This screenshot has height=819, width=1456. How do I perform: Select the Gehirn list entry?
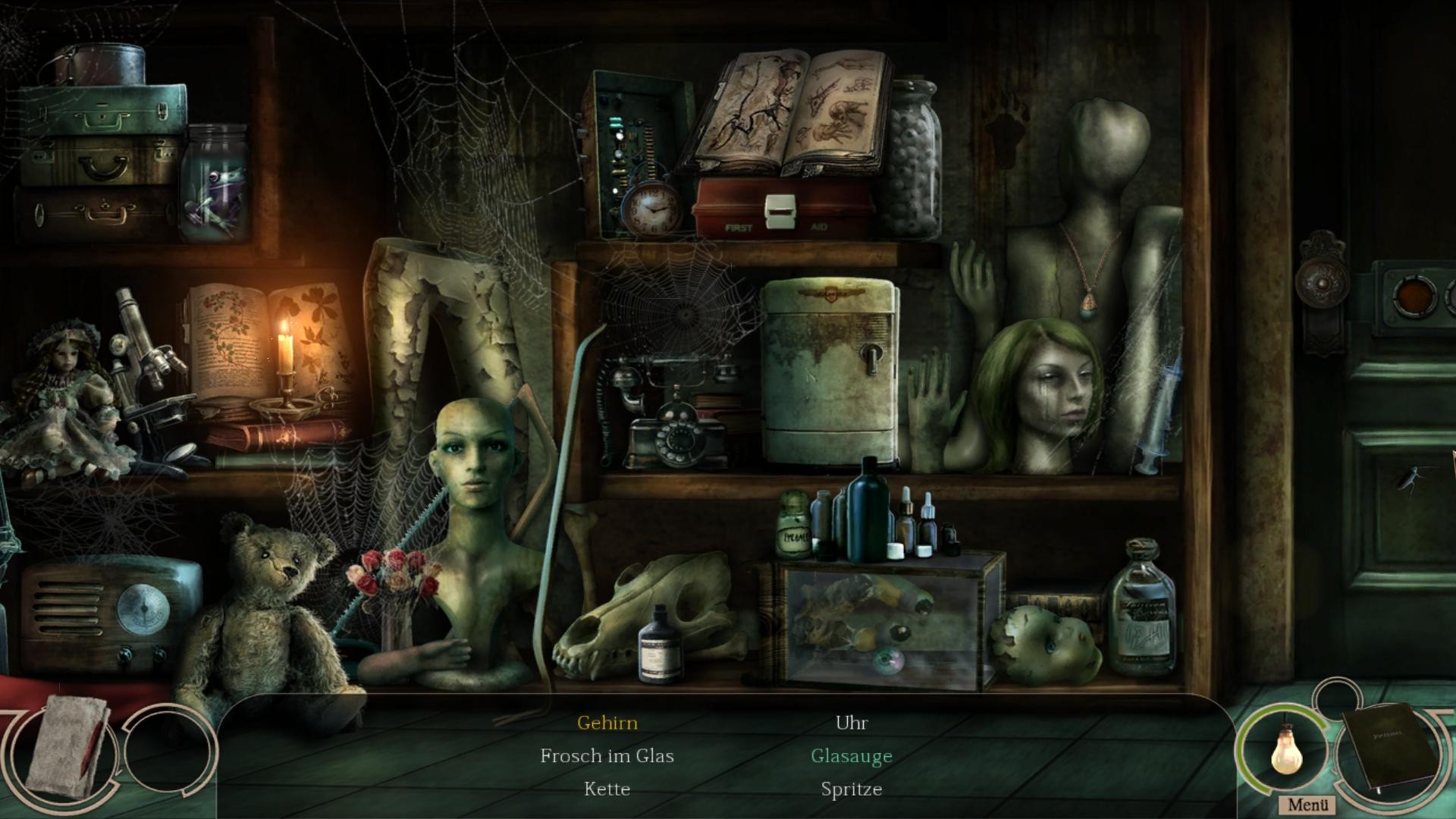(x=607, y=723)
